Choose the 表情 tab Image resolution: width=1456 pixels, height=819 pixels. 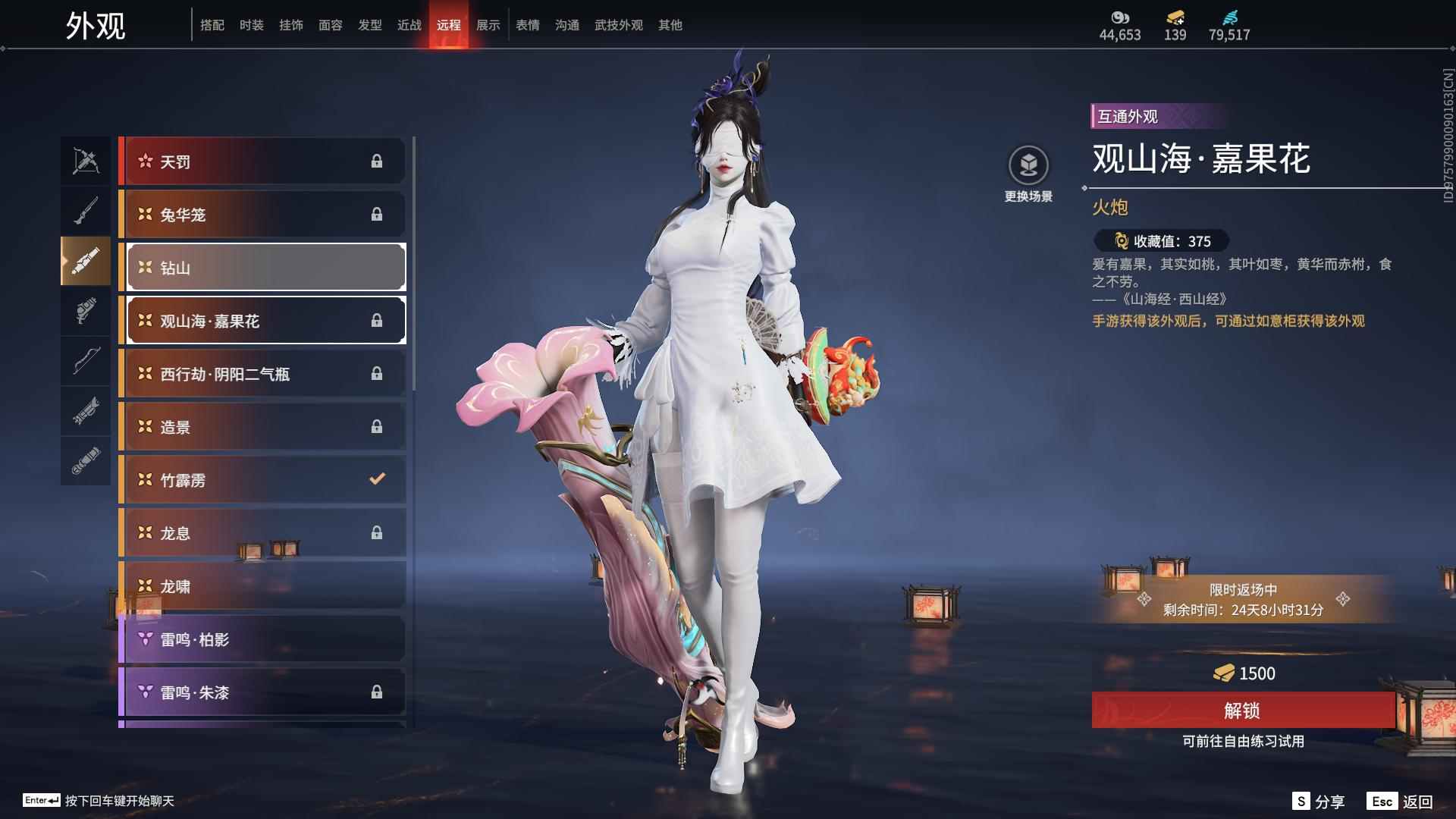(527, 25)
